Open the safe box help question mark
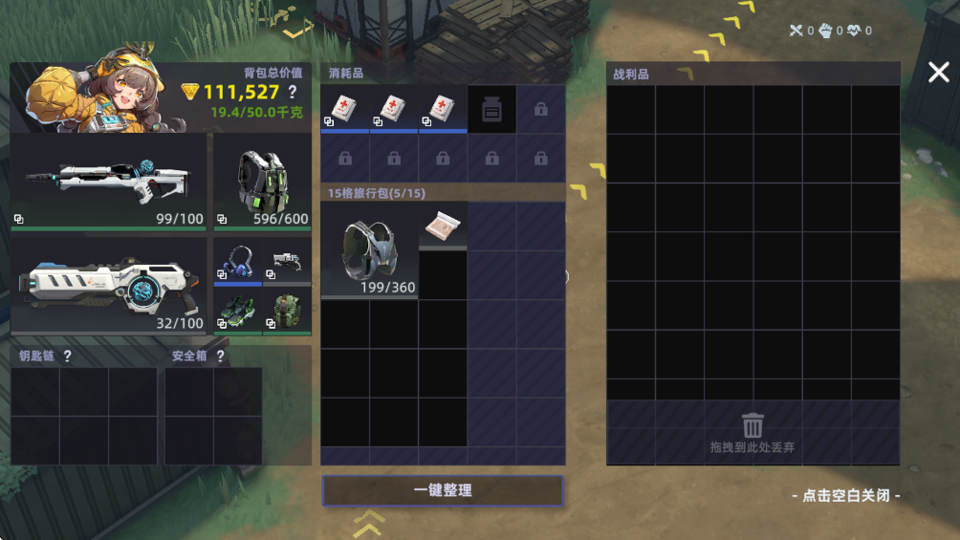Image resolution: width=960 pixels, height=540 pixels. pyautogui.click(x=220, y=356)
